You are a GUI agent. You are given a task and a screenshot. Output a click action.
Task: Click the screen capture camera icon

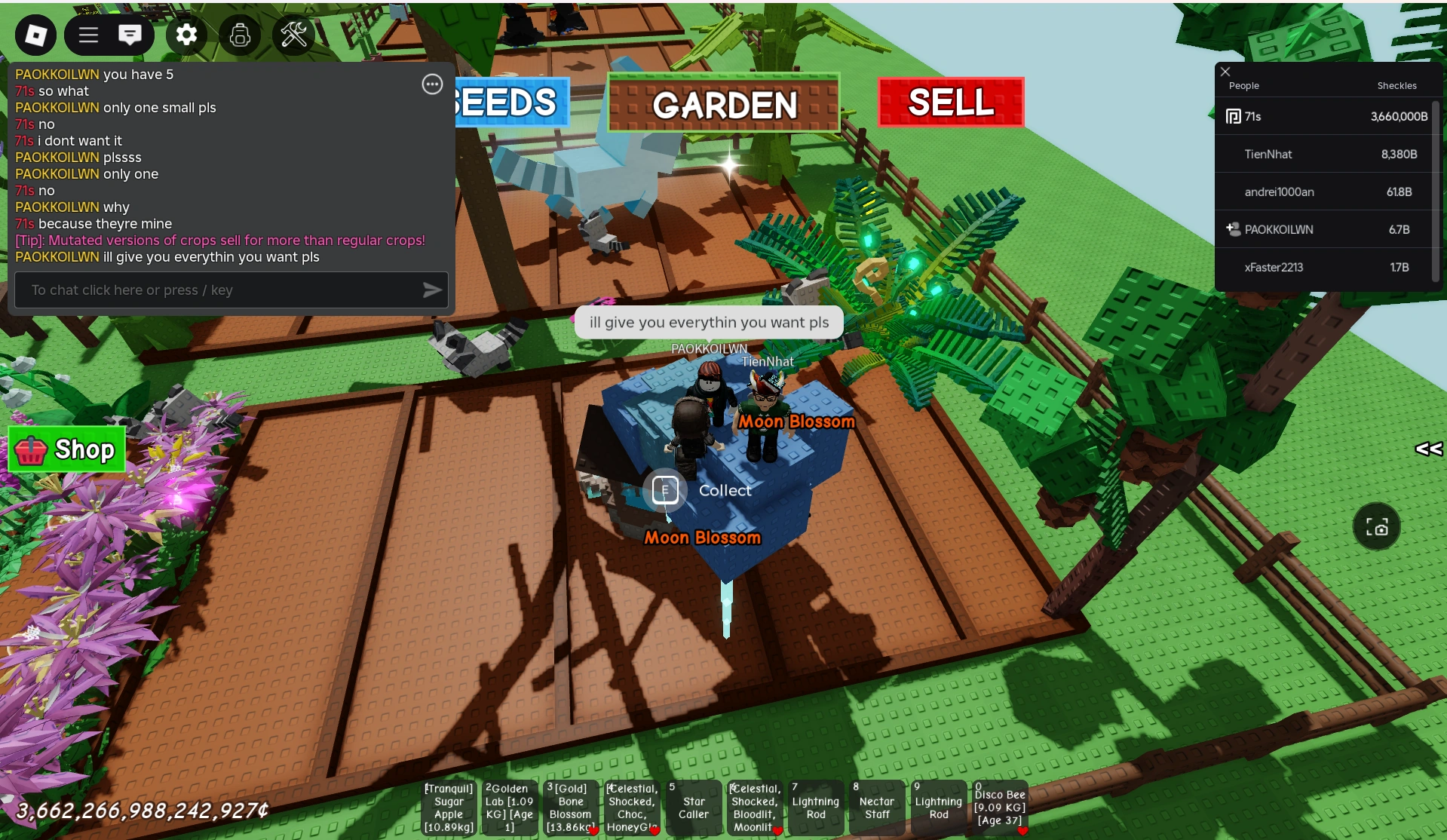pos(1378,526)
